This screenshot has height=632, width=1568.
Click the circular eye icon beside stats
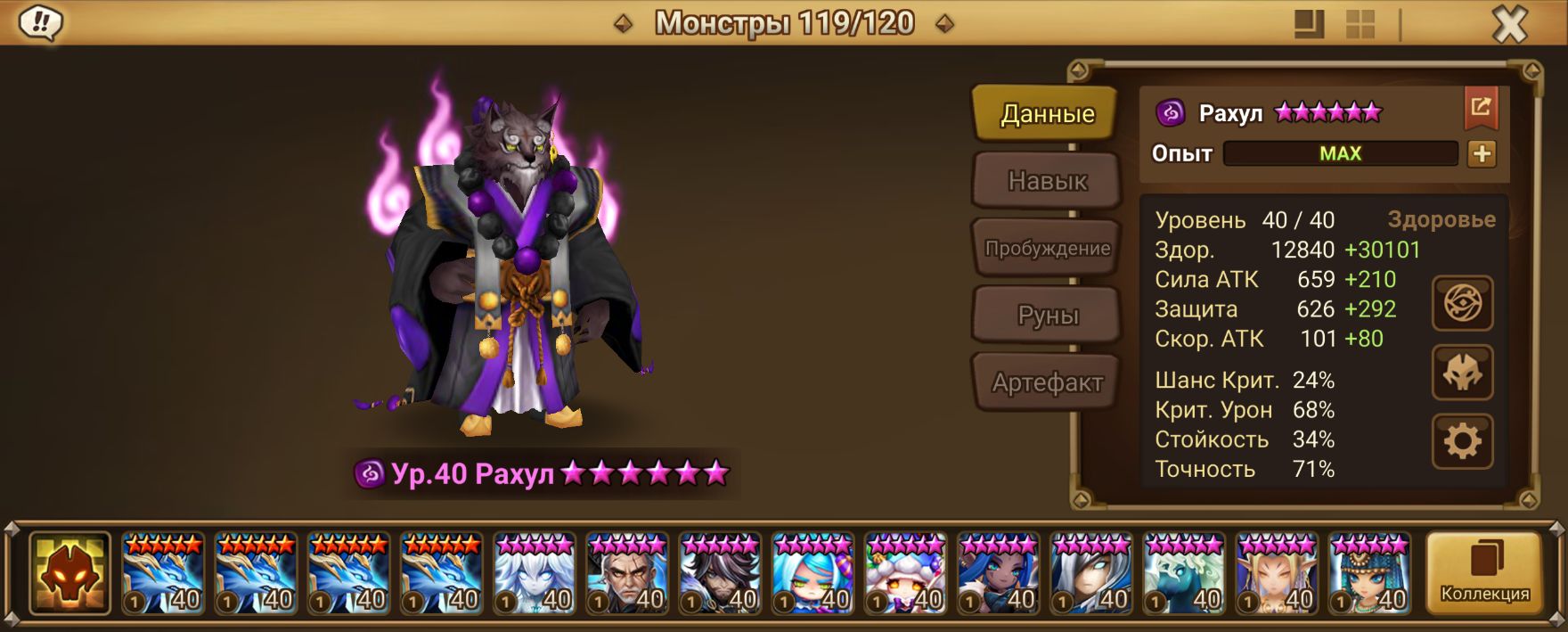(x=1462, y=304)
